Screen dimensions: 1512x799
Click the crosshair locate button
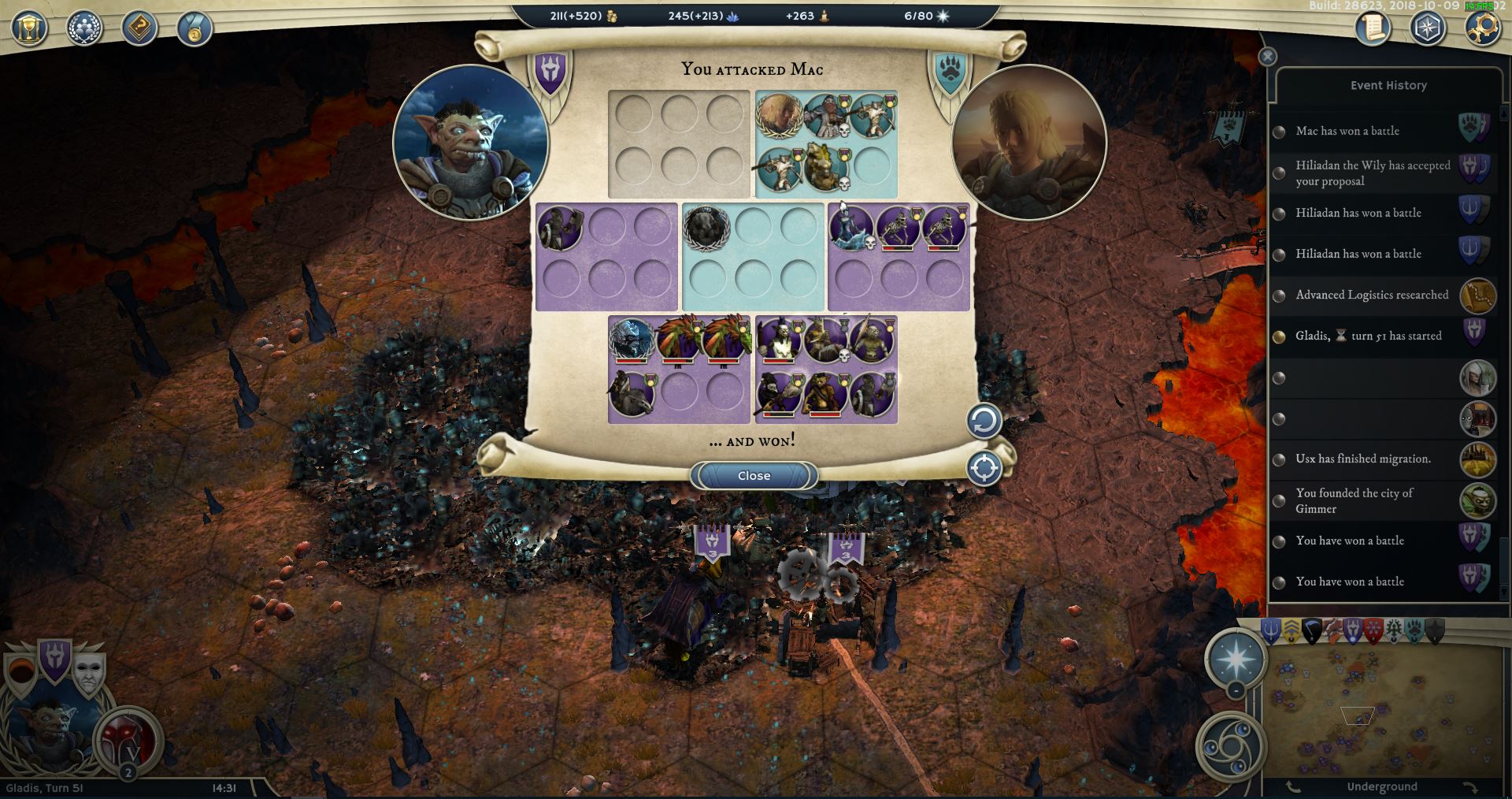click(984, 469)
